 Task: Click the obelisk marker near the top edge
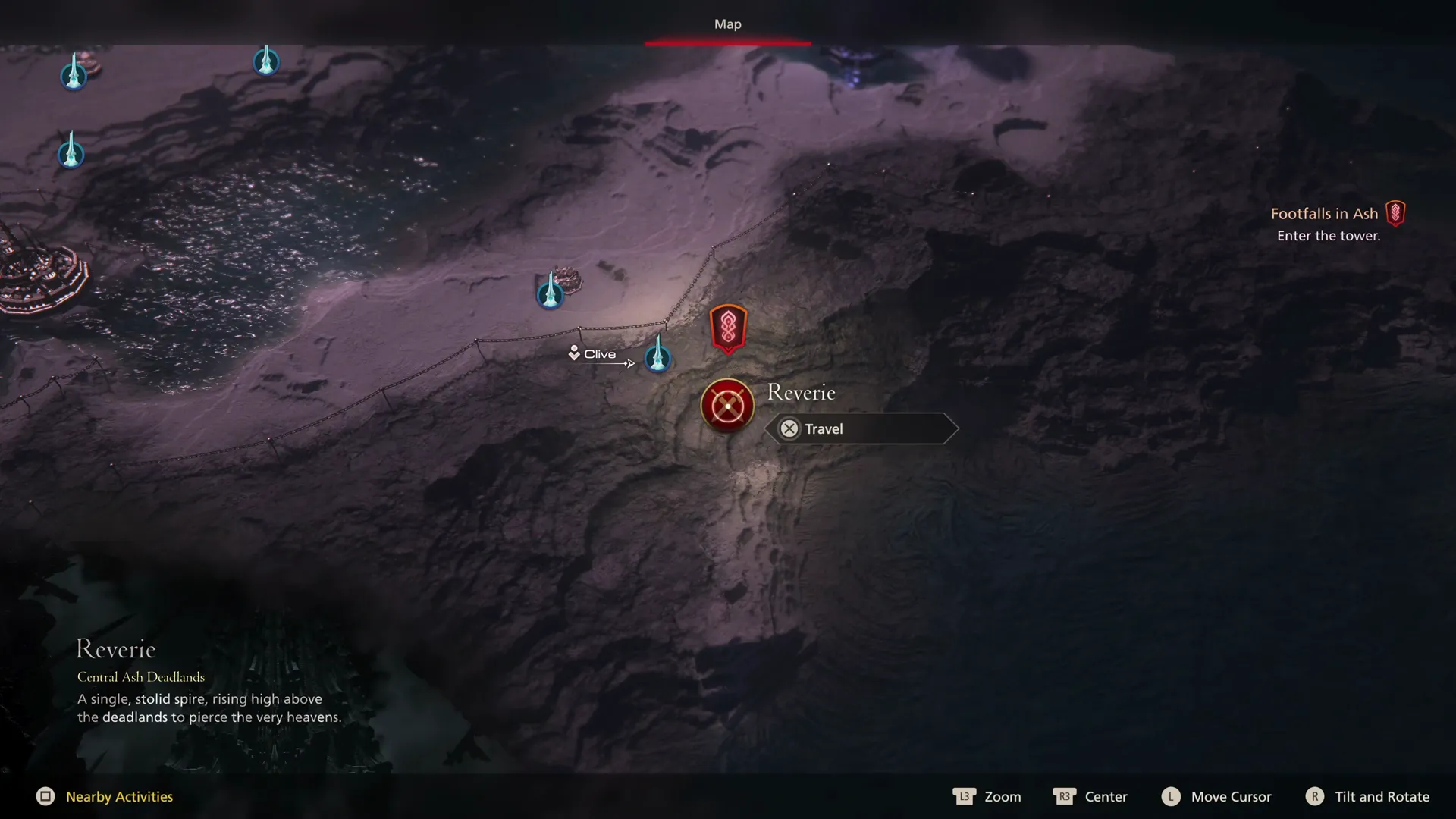click(x=266, y=61)
